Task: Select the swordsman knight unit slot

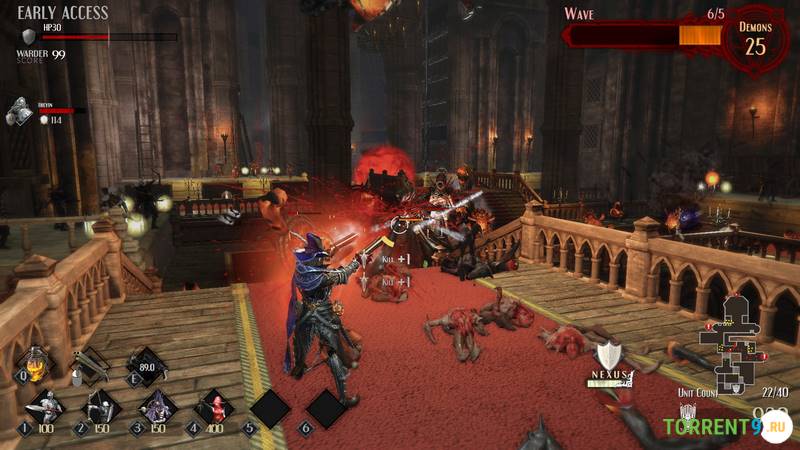Action: click(x=44, y=407)
